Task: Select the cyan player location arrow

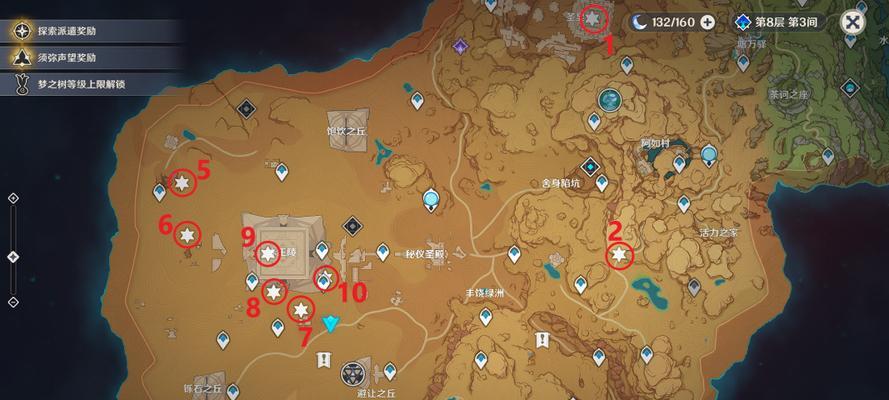Action: (x=332, y=324)
